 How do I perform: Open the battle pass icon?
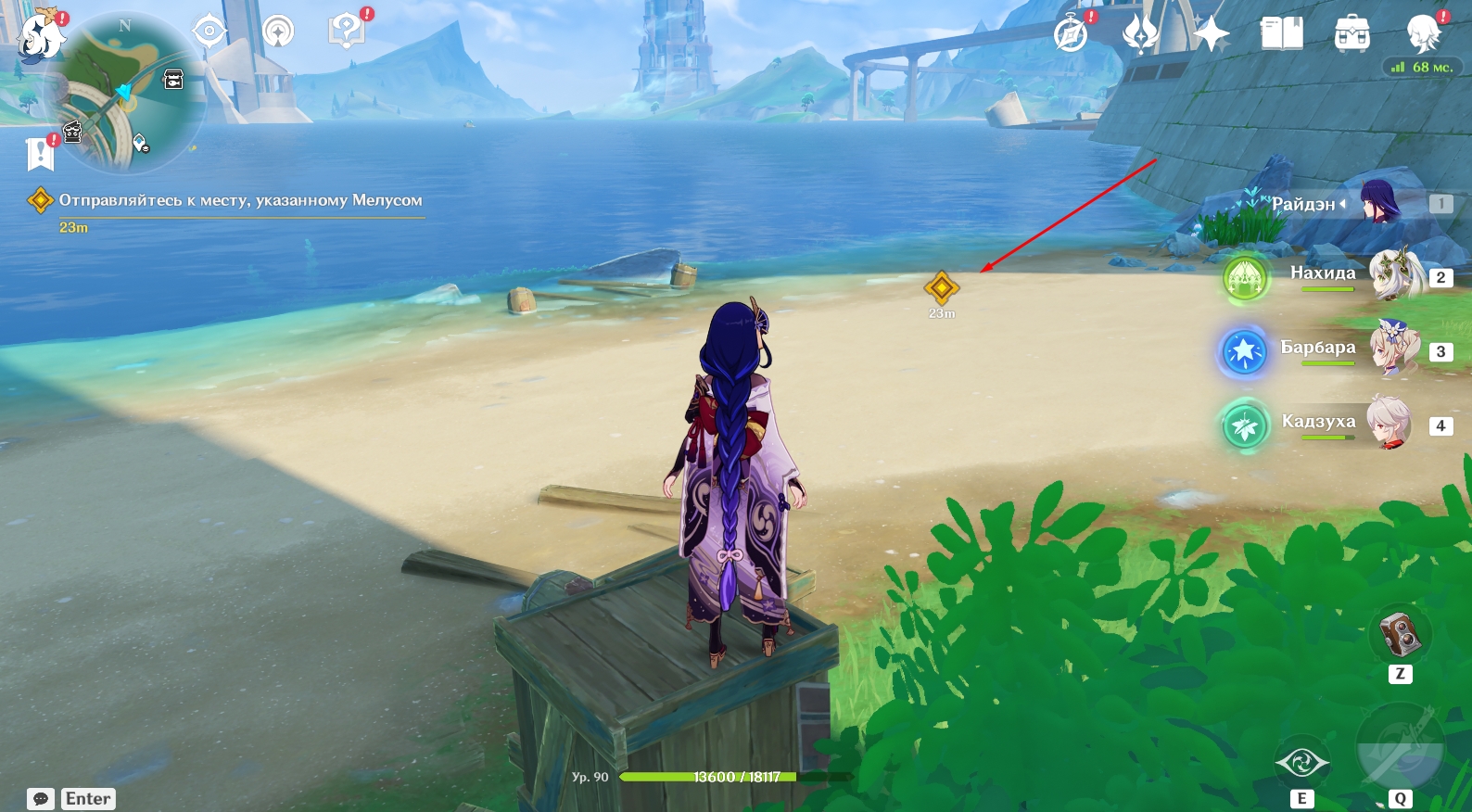coord(1140,35)
